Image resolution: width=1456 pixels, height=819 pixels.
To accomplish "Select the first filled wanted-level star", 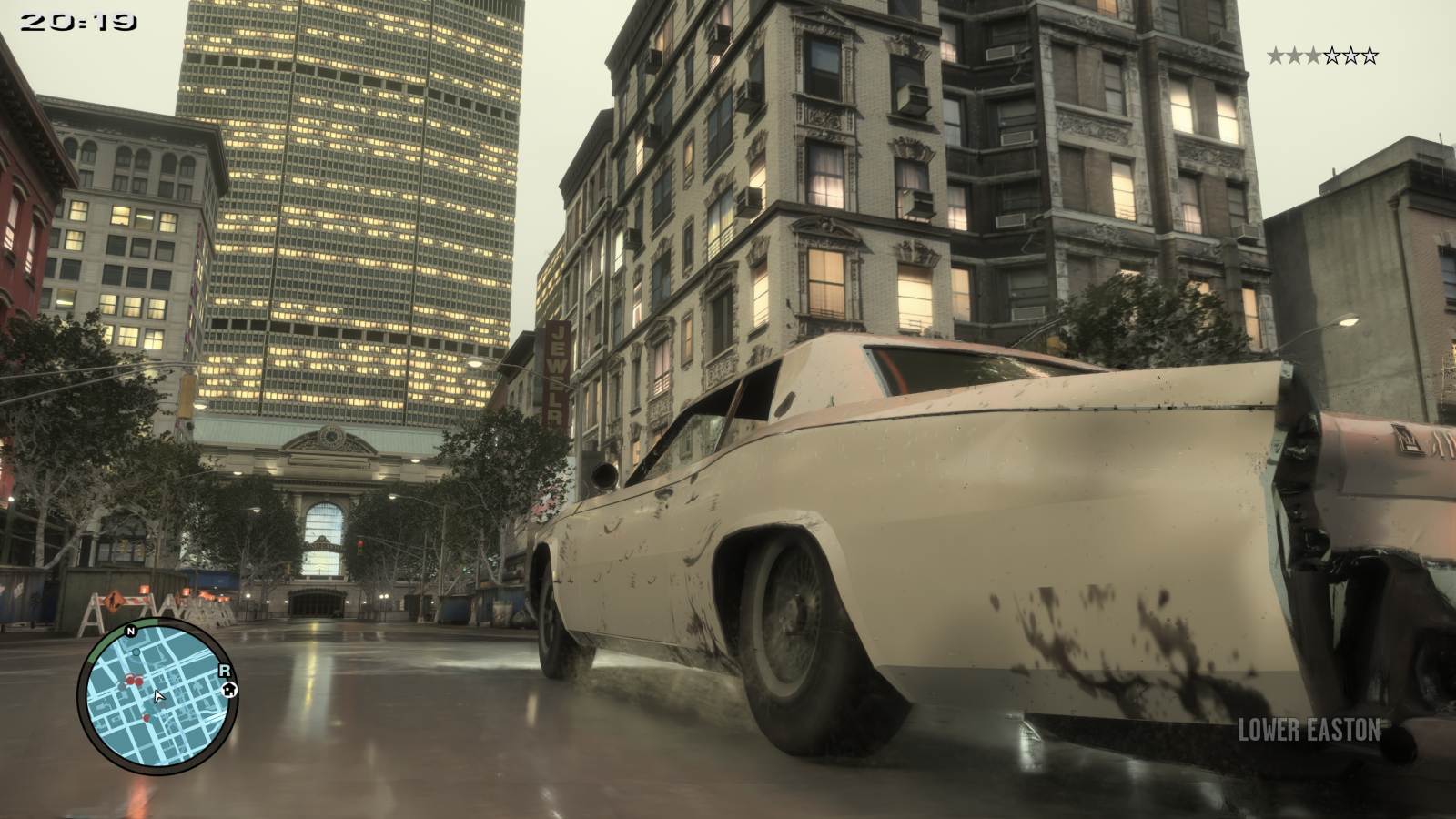I will pyautogui.click(x=1276, y=55).
